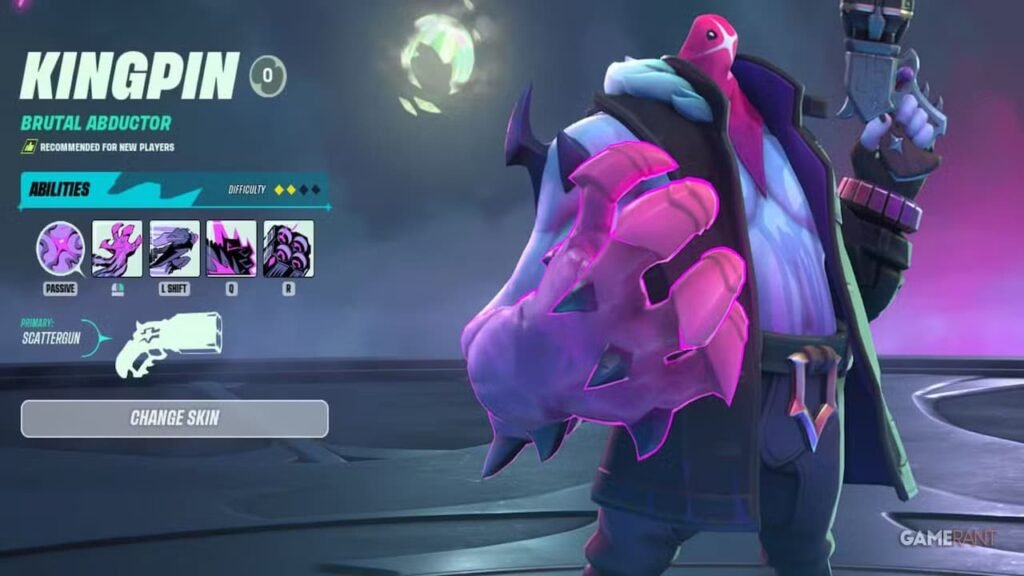Open the Change Skin menu

click(x=174, y=418)
